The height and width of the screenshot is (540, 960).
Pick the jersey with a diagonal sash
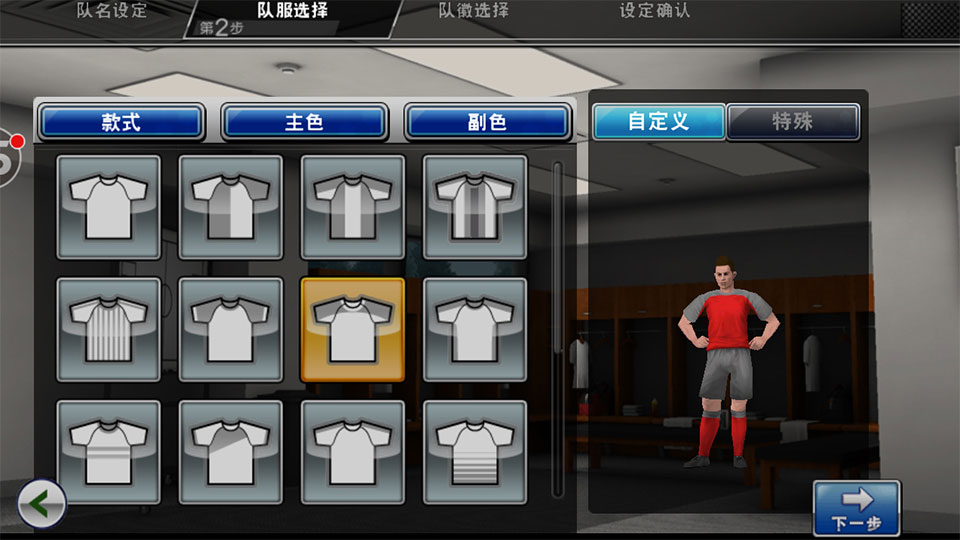230,452
